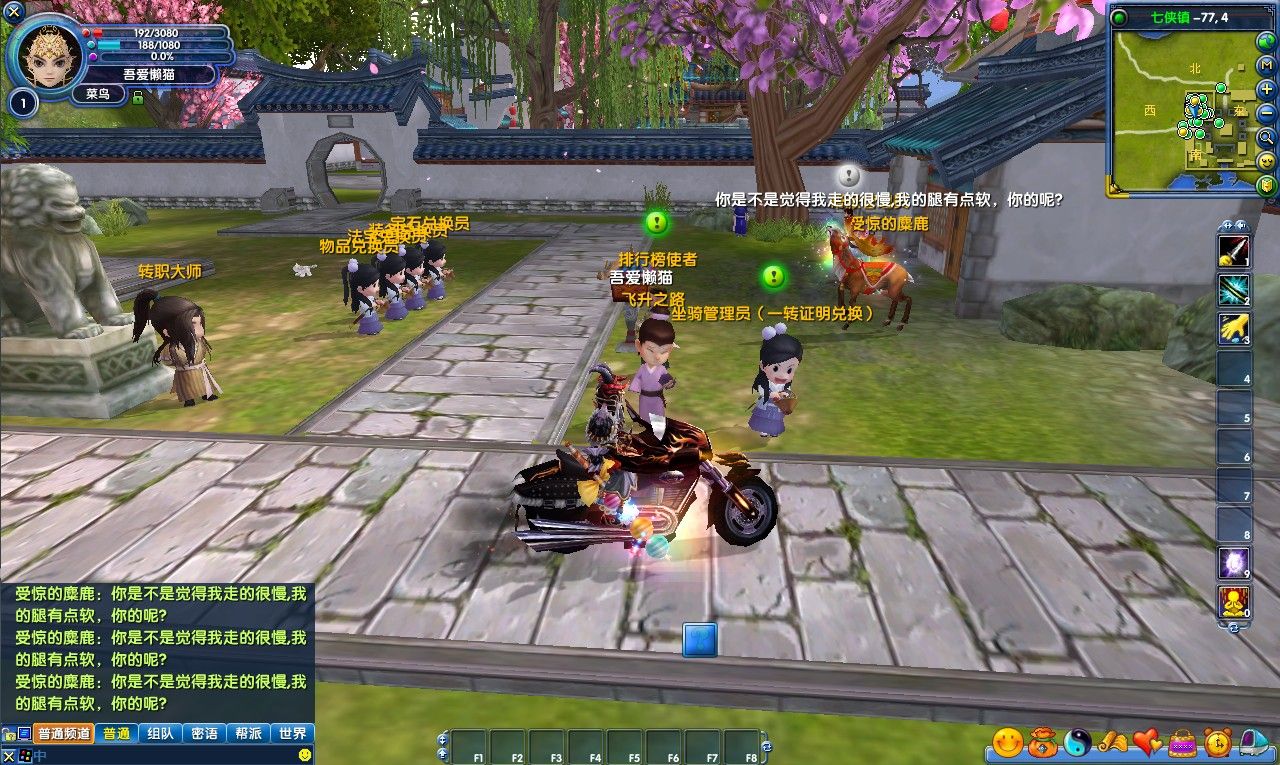Screen dimensions: 1280x765
Task: Activate the dagger attack skill in slot 1
Action: [x=1233, y=251]
